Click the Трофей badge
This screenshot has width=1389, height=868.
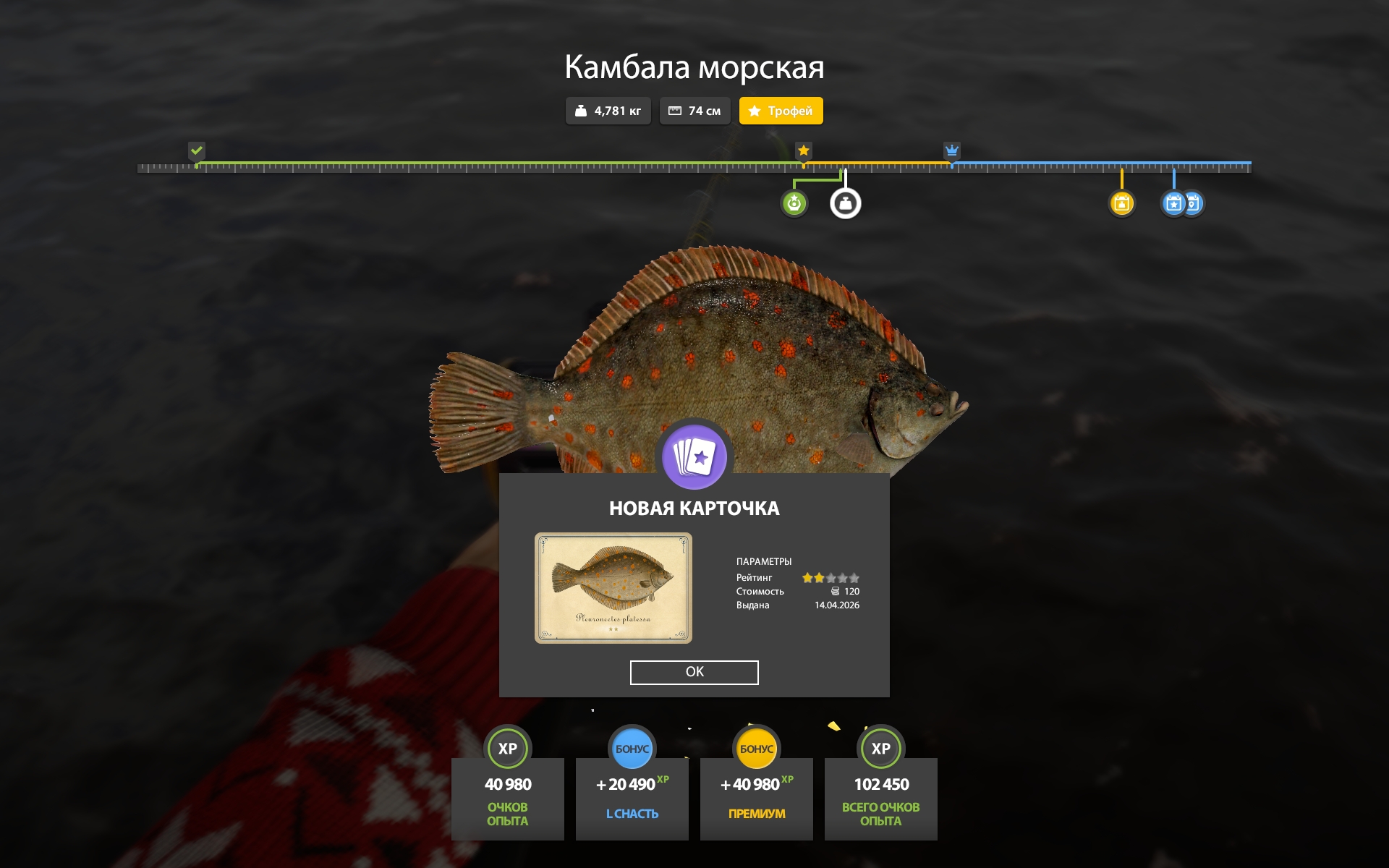click(x=781, y=111)
